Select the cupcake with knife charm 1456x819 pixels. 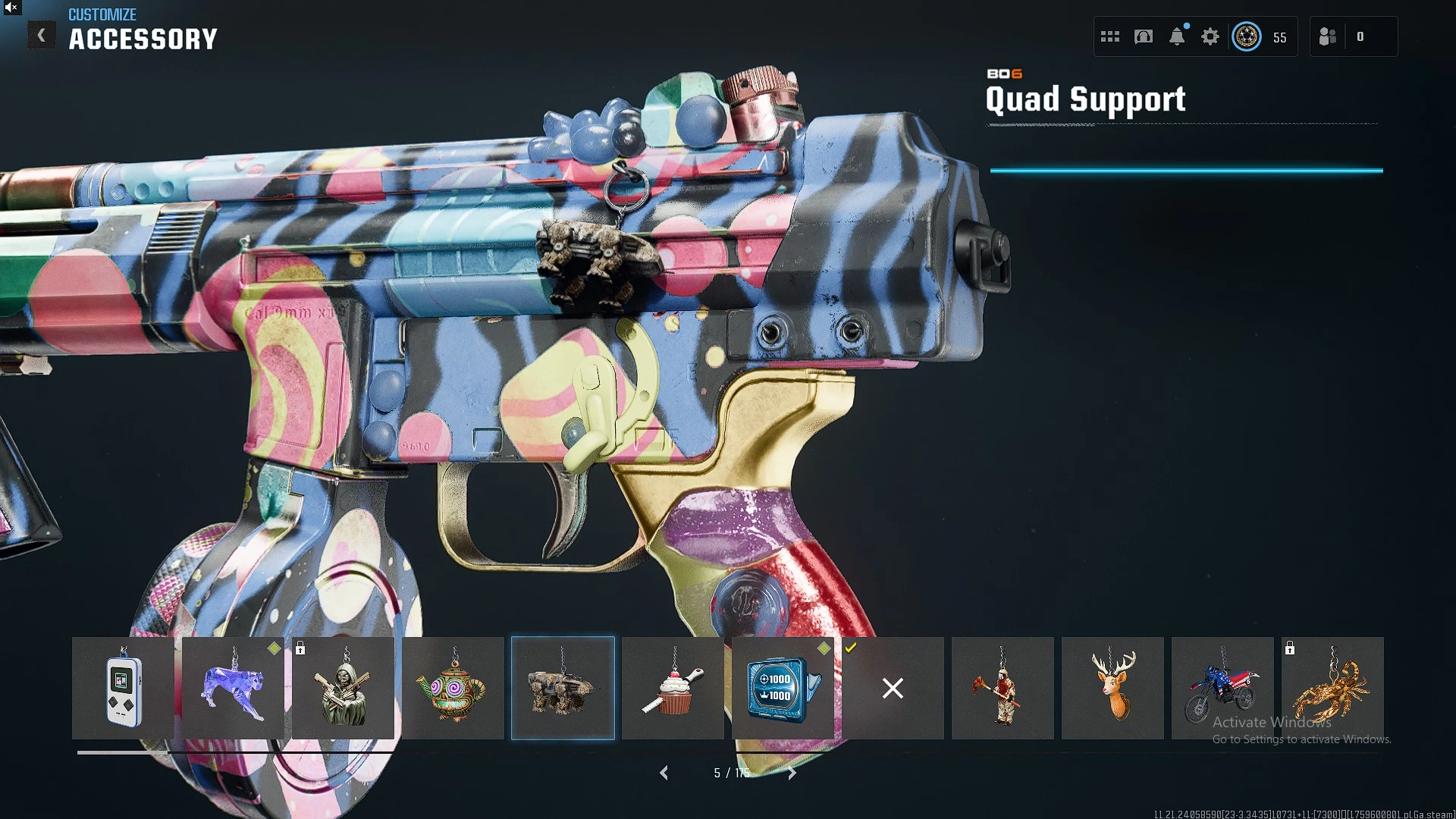(673, 688)
